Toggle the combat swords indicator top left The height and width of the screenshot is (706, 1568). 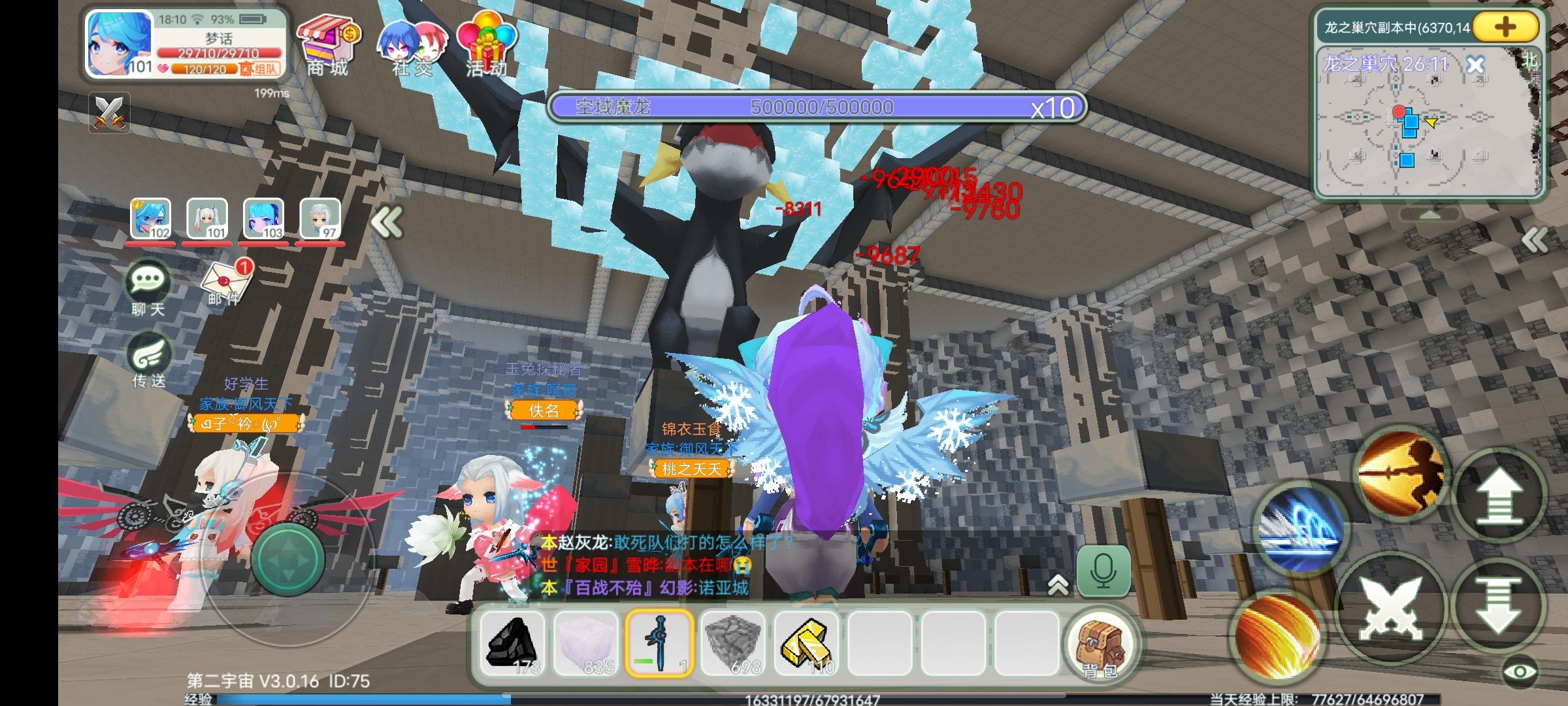(111, 113)
